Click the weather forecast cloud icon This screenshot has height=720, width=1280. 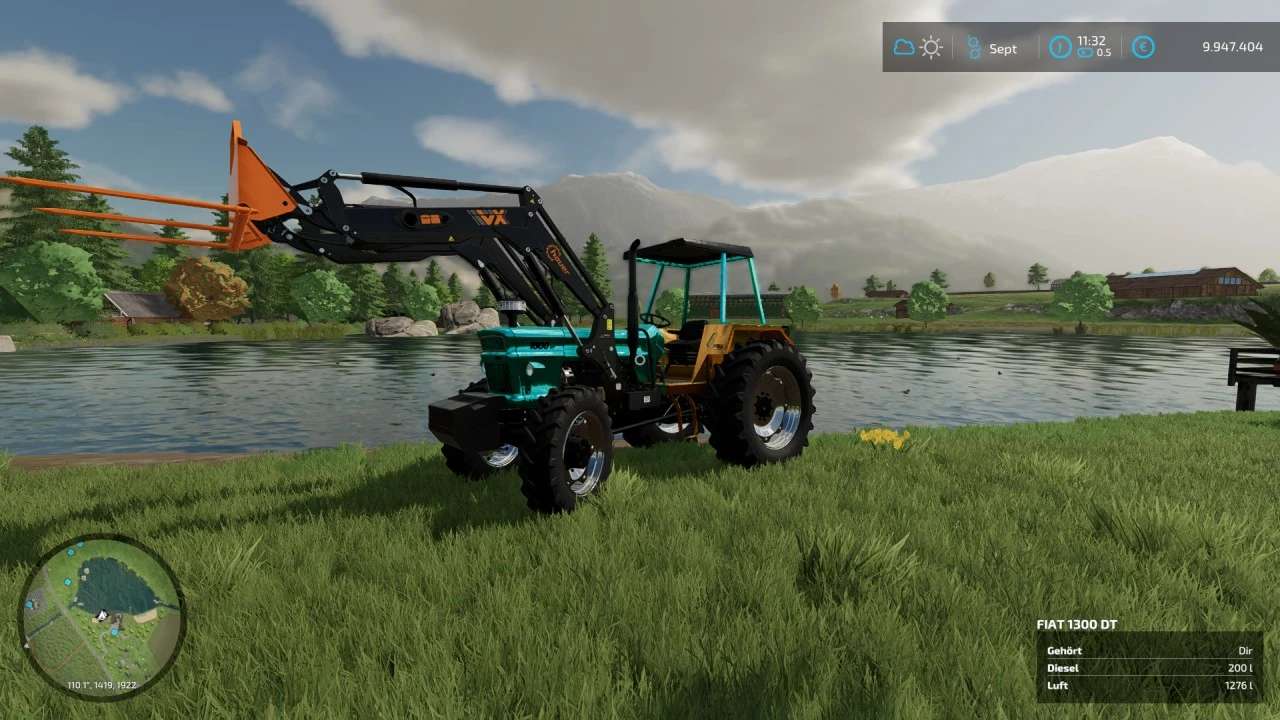[904, 47]
